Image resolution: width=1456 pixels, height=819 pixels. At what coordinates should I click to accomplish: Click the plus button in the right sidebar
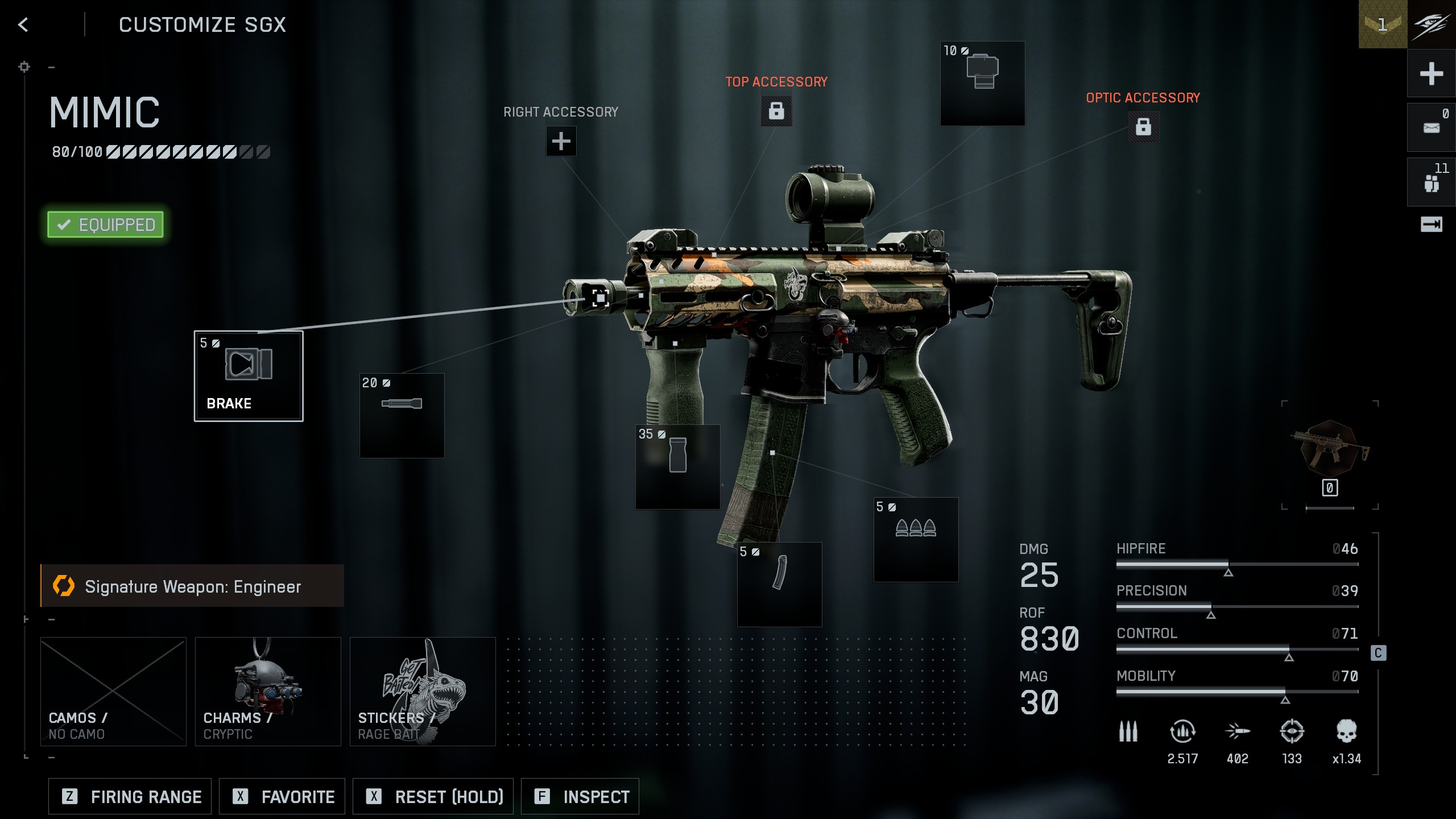[x=1431, y=74]
